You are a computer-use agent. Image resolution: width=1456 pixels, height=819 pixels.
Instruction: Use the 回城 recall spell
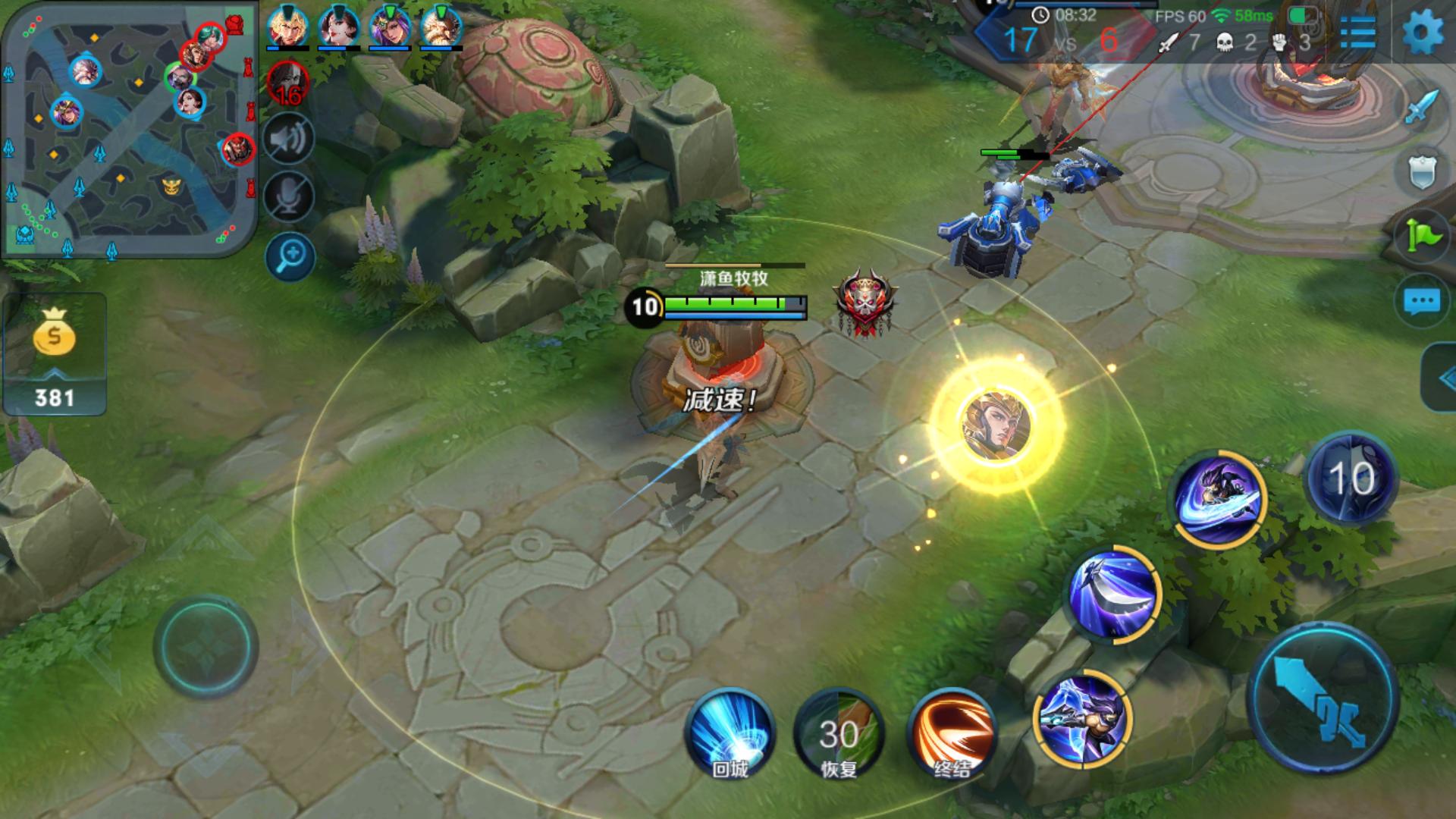[x=730, y=733]
